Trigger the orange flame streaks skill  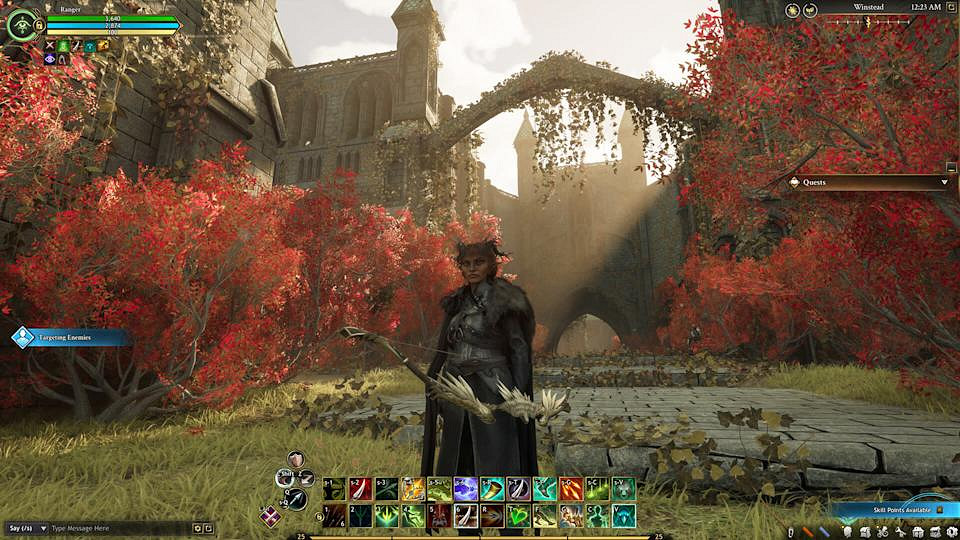coord(571,489)
